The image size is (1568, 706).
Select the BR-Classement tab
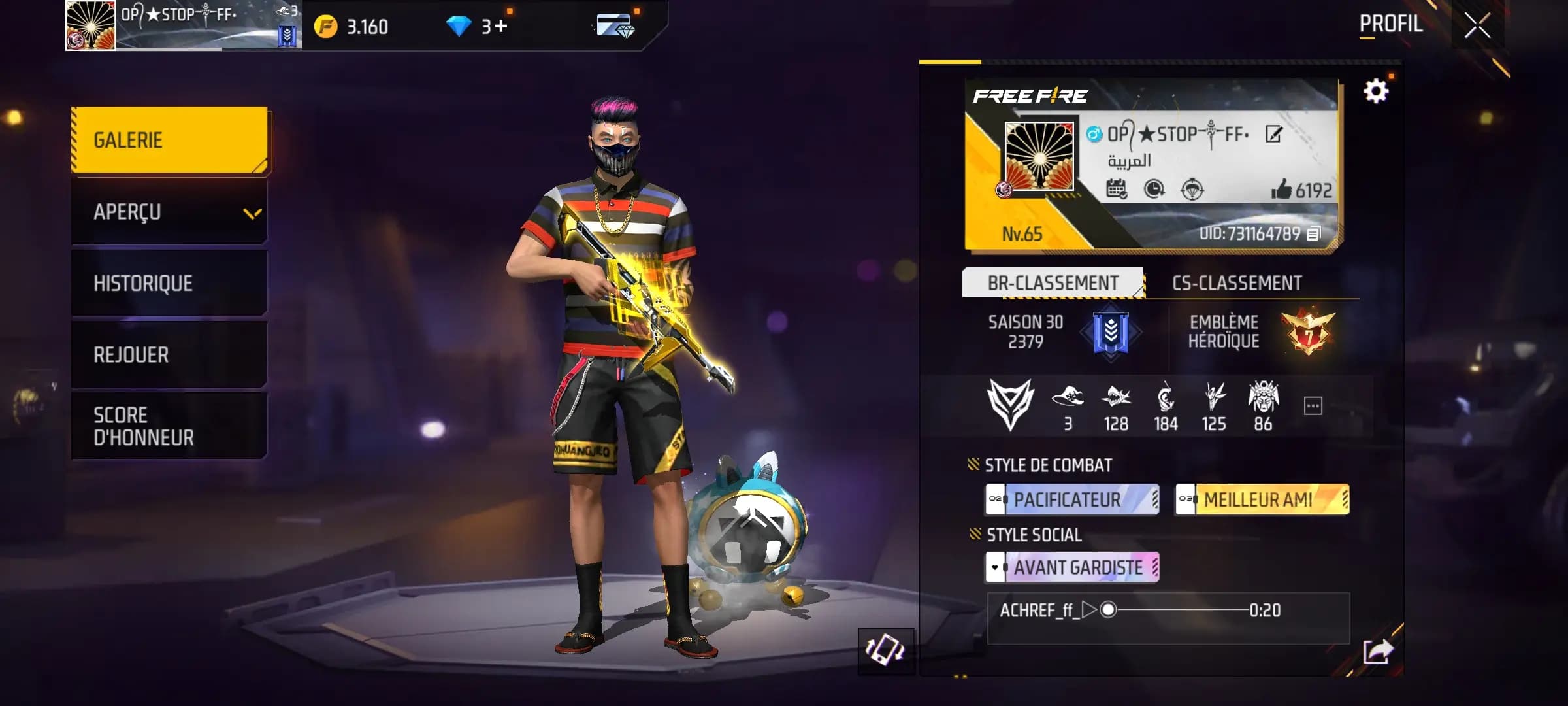point(1053,283)
